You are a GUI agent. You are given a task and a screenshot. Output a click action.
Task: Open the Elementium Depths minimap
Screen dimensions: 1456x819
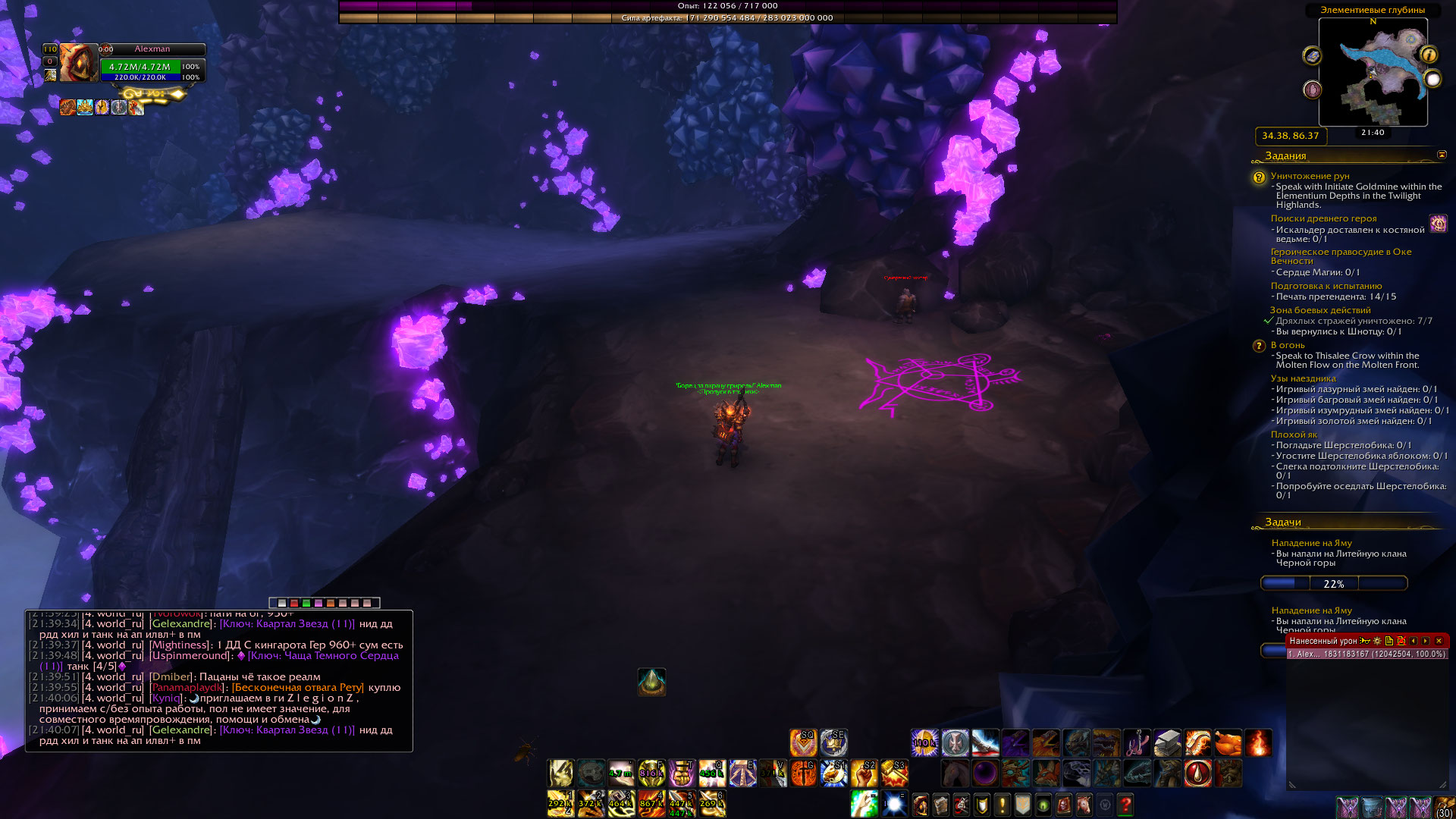[1373, 72]
